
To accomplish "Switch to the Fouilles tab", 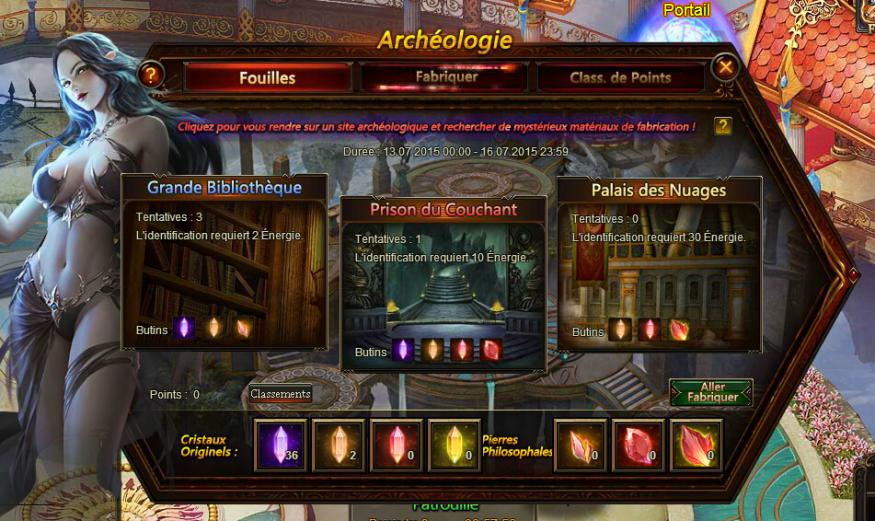I will click(x=267, y=77).
